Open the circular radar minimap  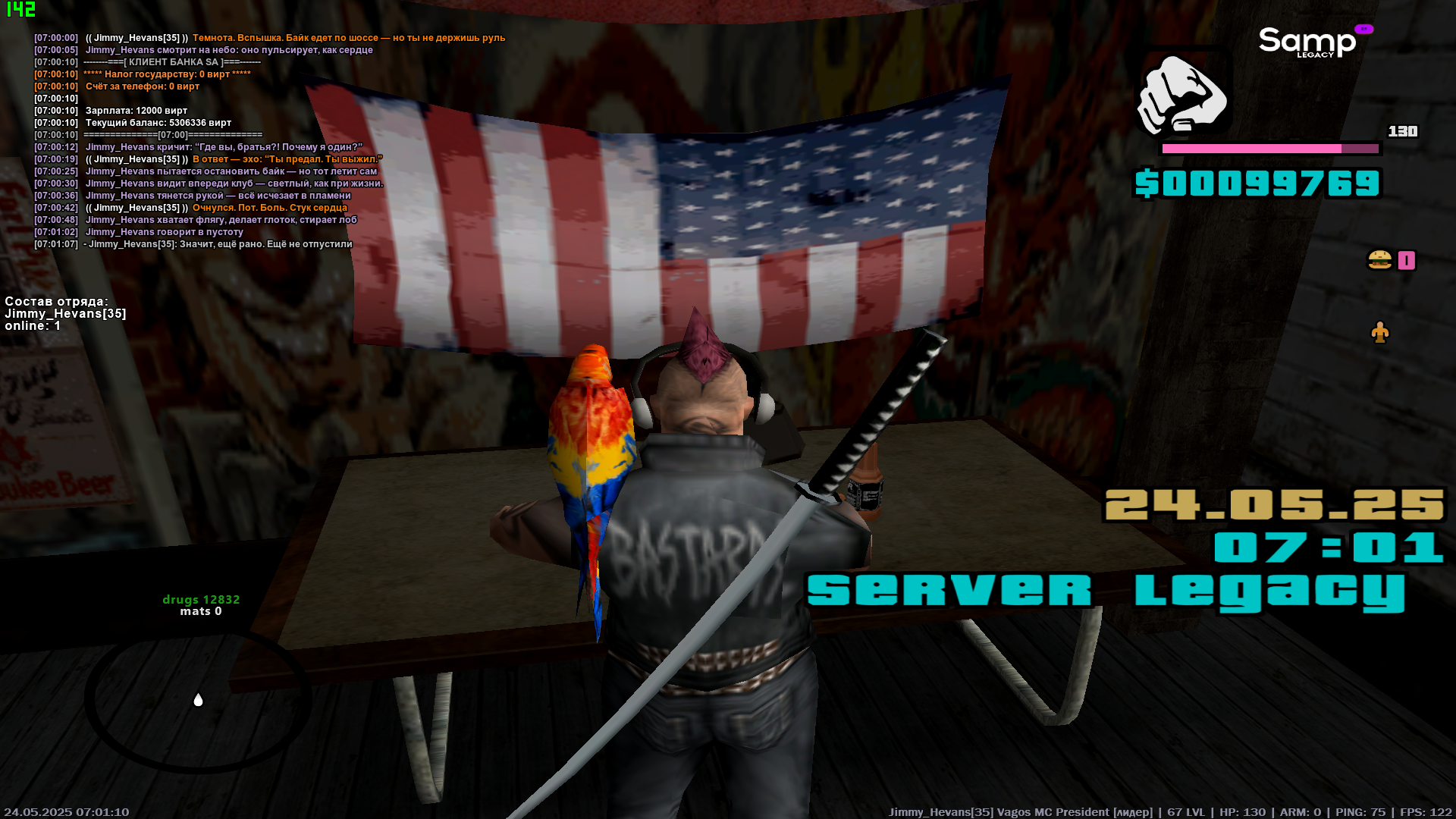coord(198,701)
